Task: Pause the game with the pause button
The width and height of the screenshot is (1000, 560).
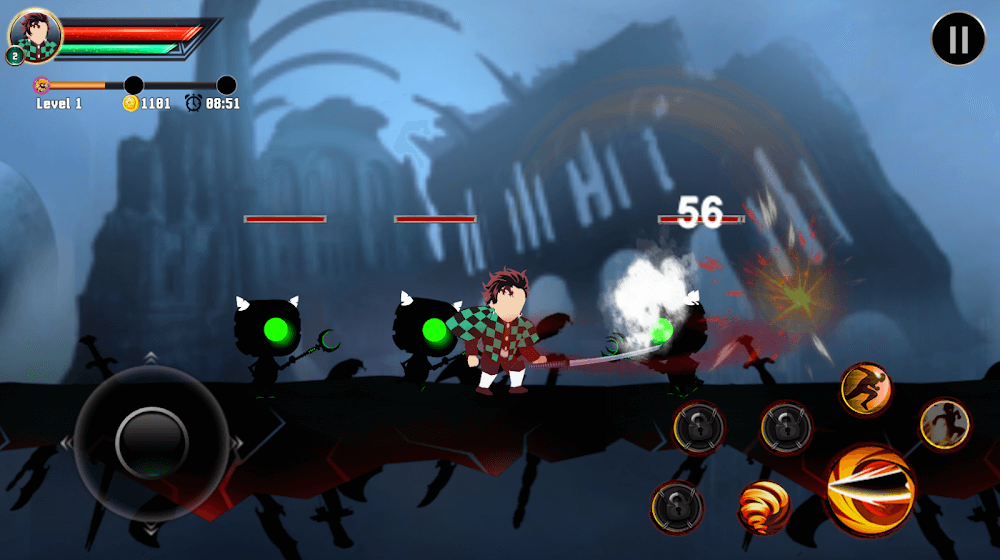Action: click(x=958, y=39)
